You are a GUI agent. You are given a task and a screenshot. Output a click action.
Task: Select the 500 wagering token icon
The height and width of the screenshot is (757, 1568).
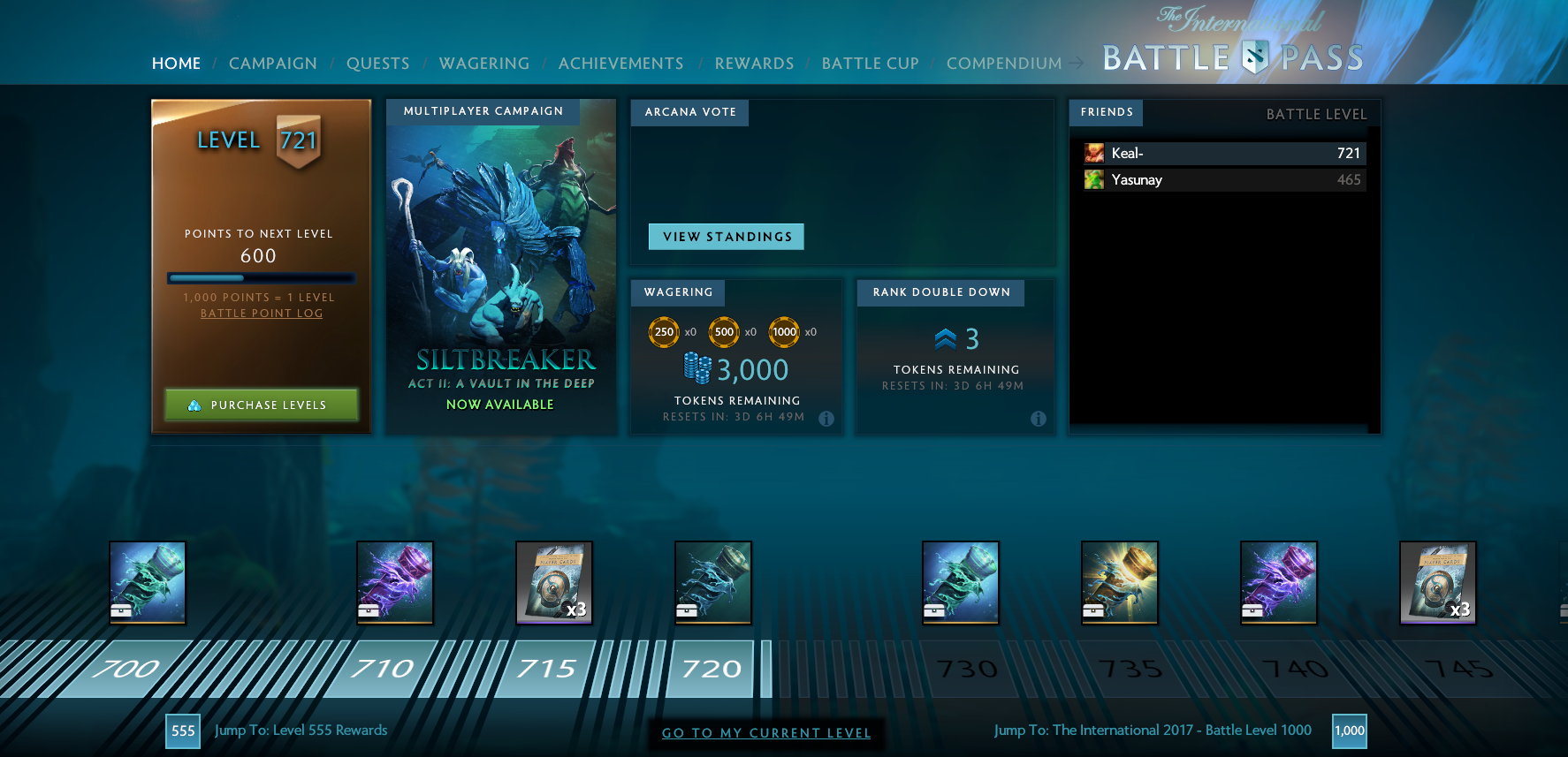(725, 332)
